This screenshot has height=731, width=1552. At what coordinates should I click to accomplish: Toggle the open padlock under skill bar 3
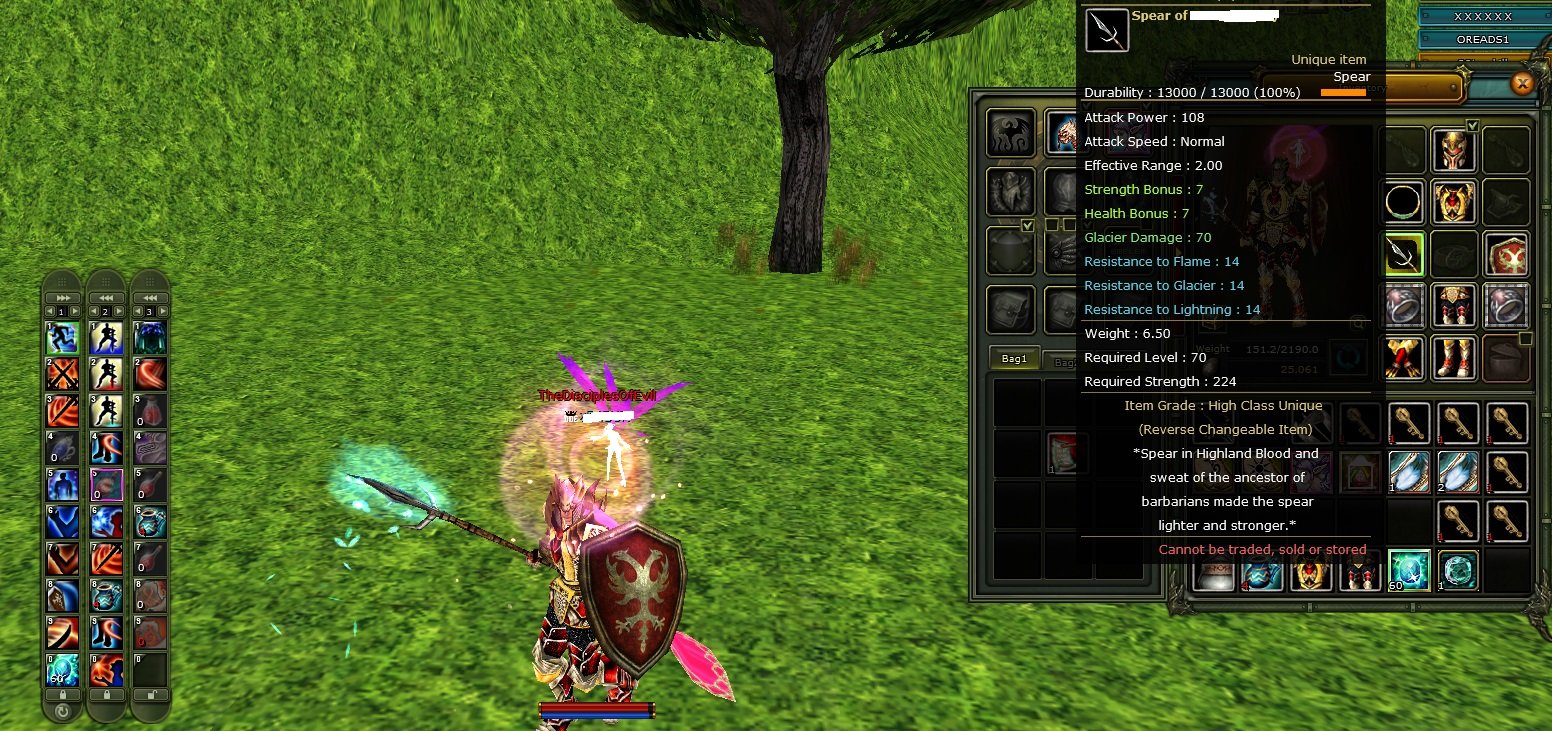point(150,695)
